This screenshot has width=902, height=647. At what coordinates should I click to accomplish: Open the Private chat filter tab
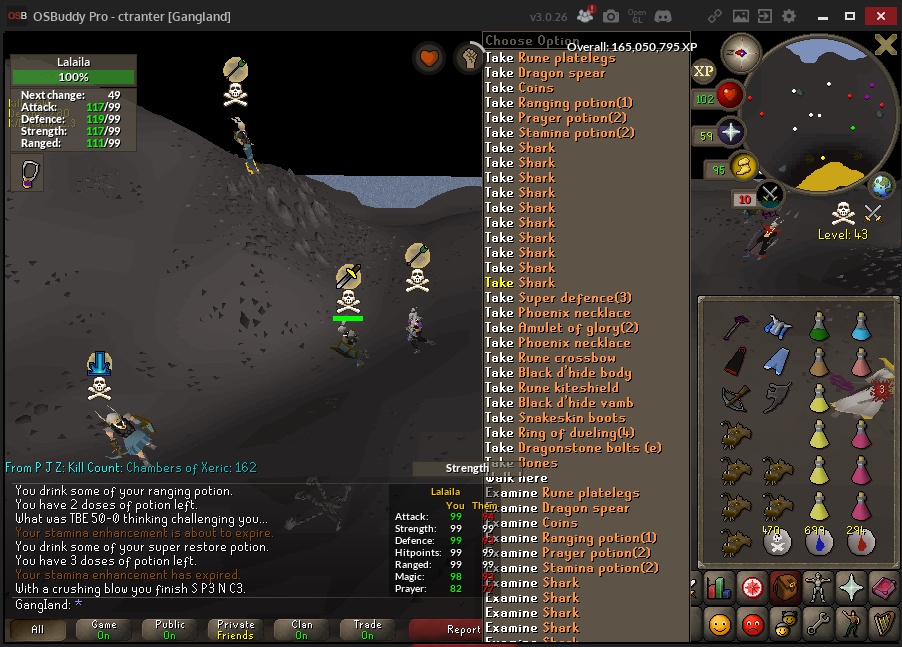(235, 630)
